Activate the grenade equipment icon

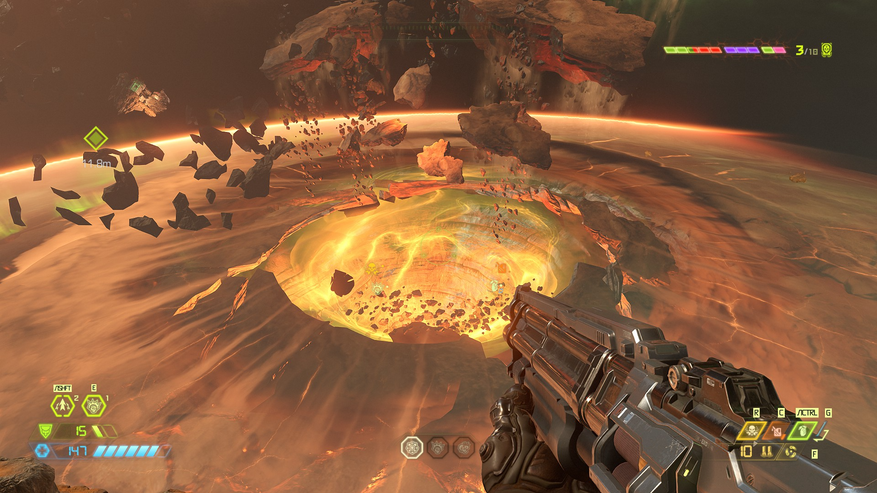(93, 406)
